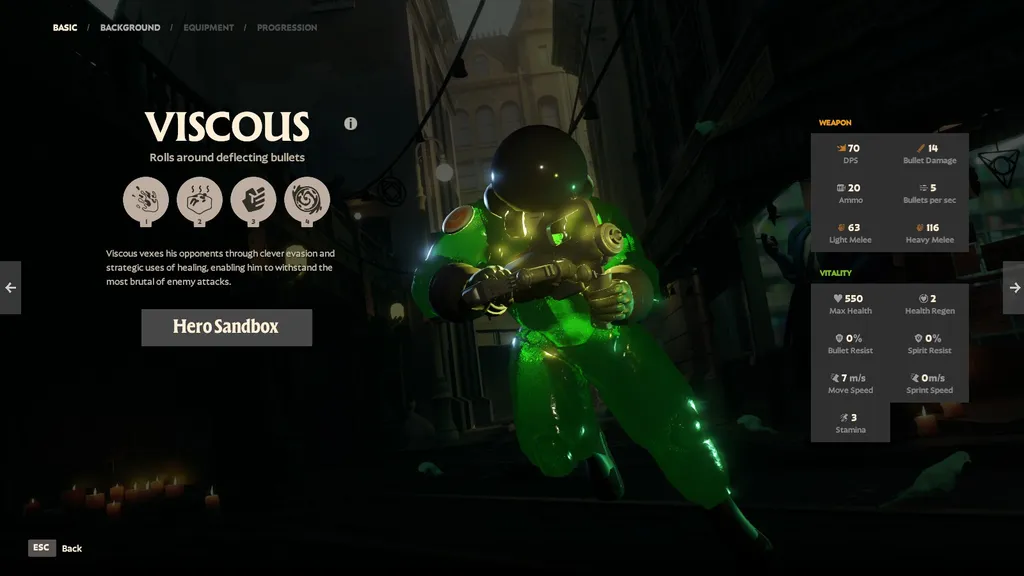This screenshot has width=1024, height=576.
Task: Switch to the Basic tab
Action: pyautogui.click(x=65, y=28)
